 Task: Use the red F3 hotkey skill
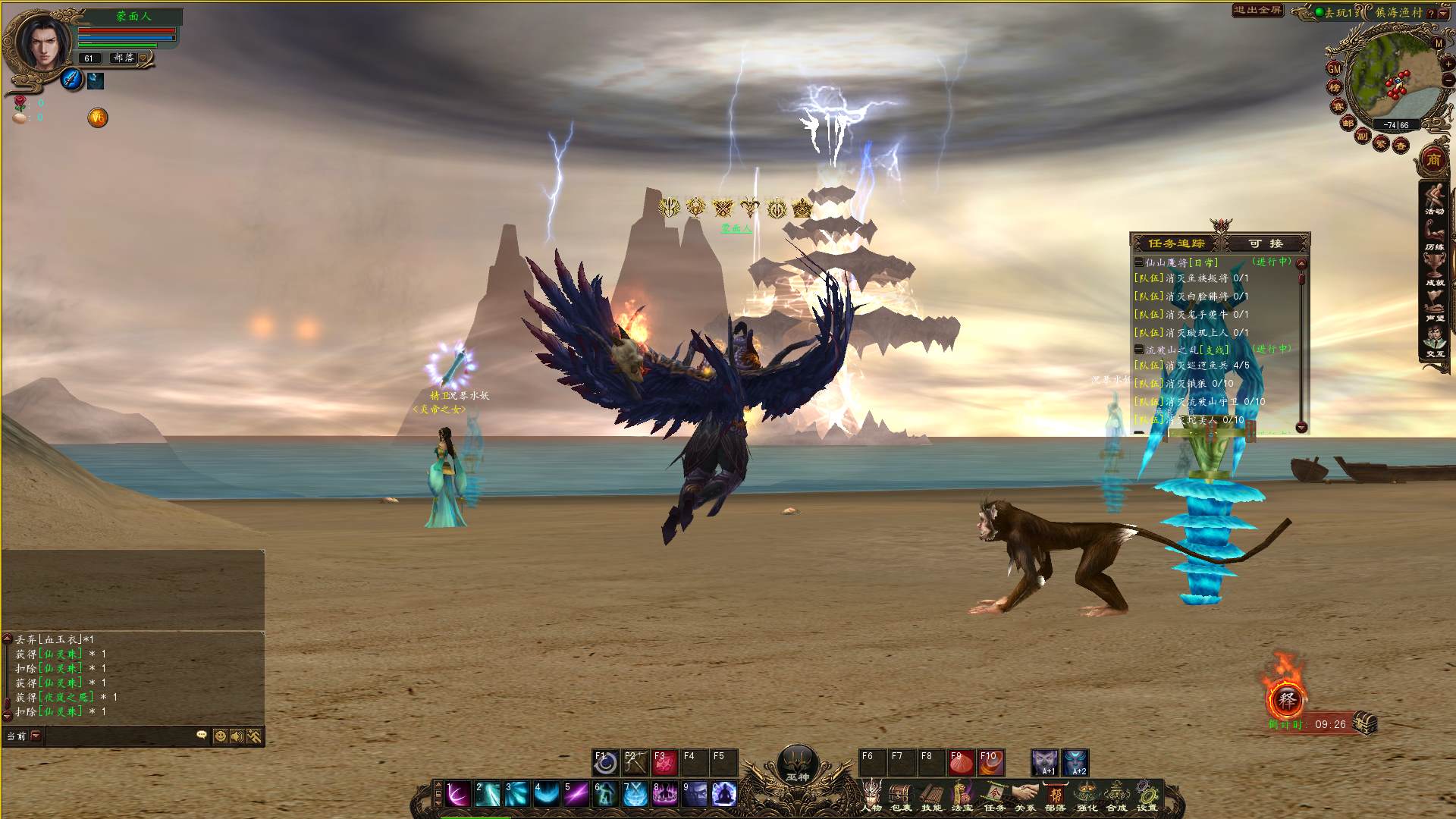pos(664,762)
